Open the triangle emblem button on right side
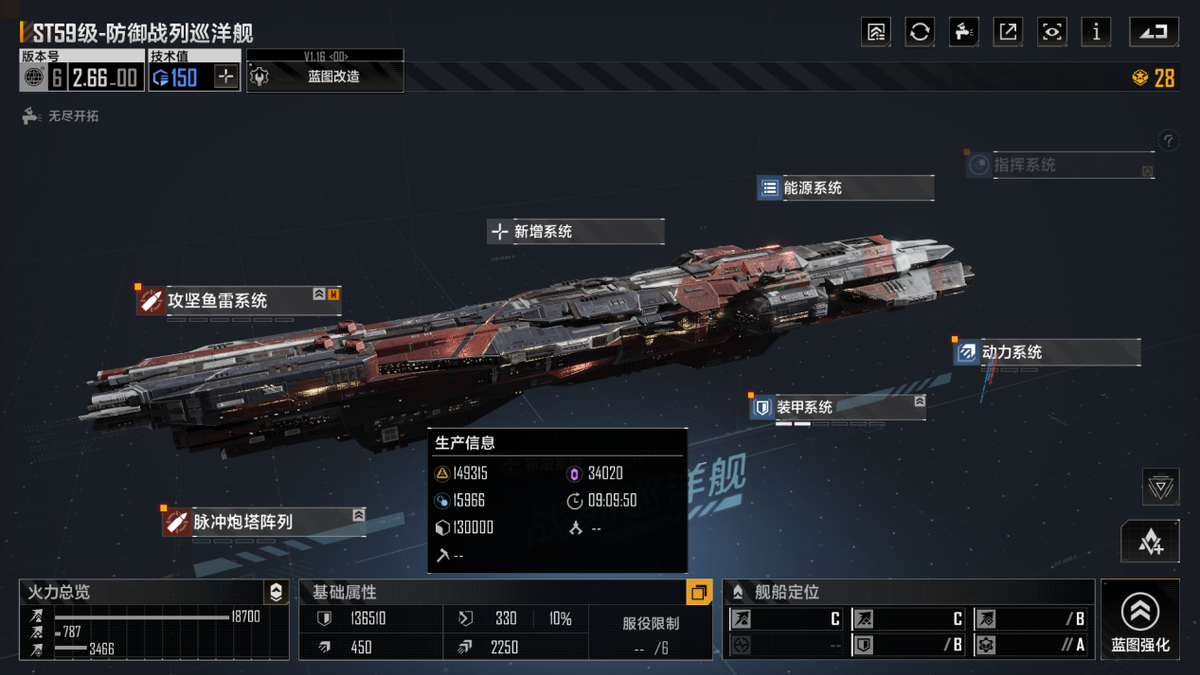1200x675 pixels. pos(1160,487)
